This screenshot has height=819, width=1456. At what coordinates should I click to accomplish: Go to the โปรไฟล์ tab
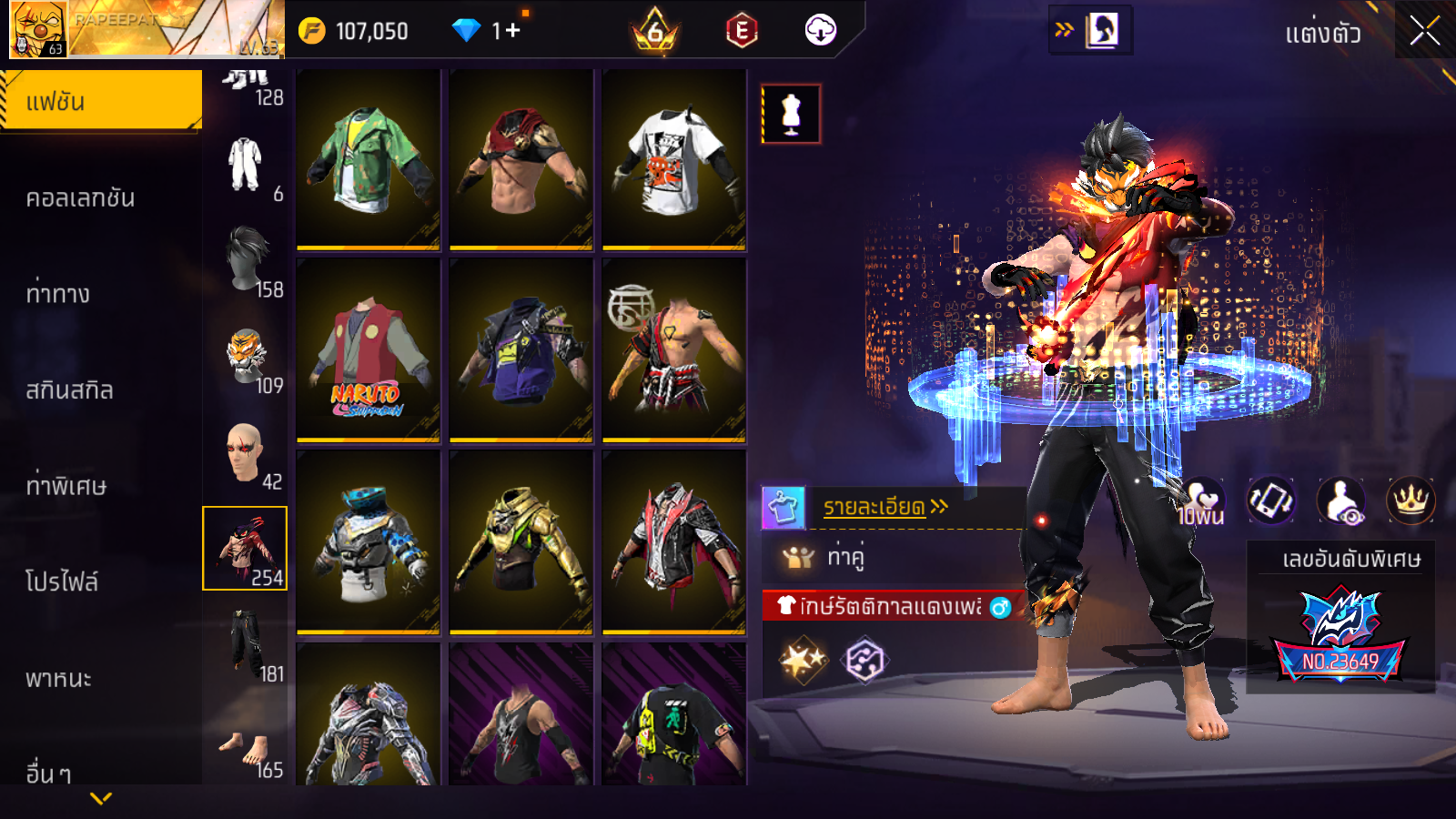62,581
